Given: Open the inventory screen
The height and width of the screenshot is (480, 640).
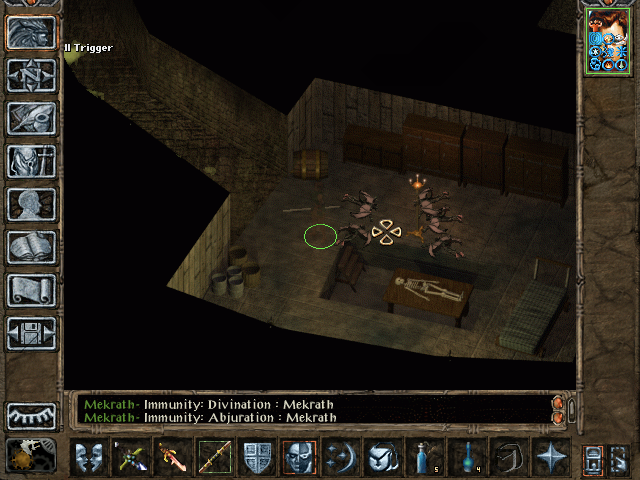Looking at the screenshot, I should click(31, 161).
